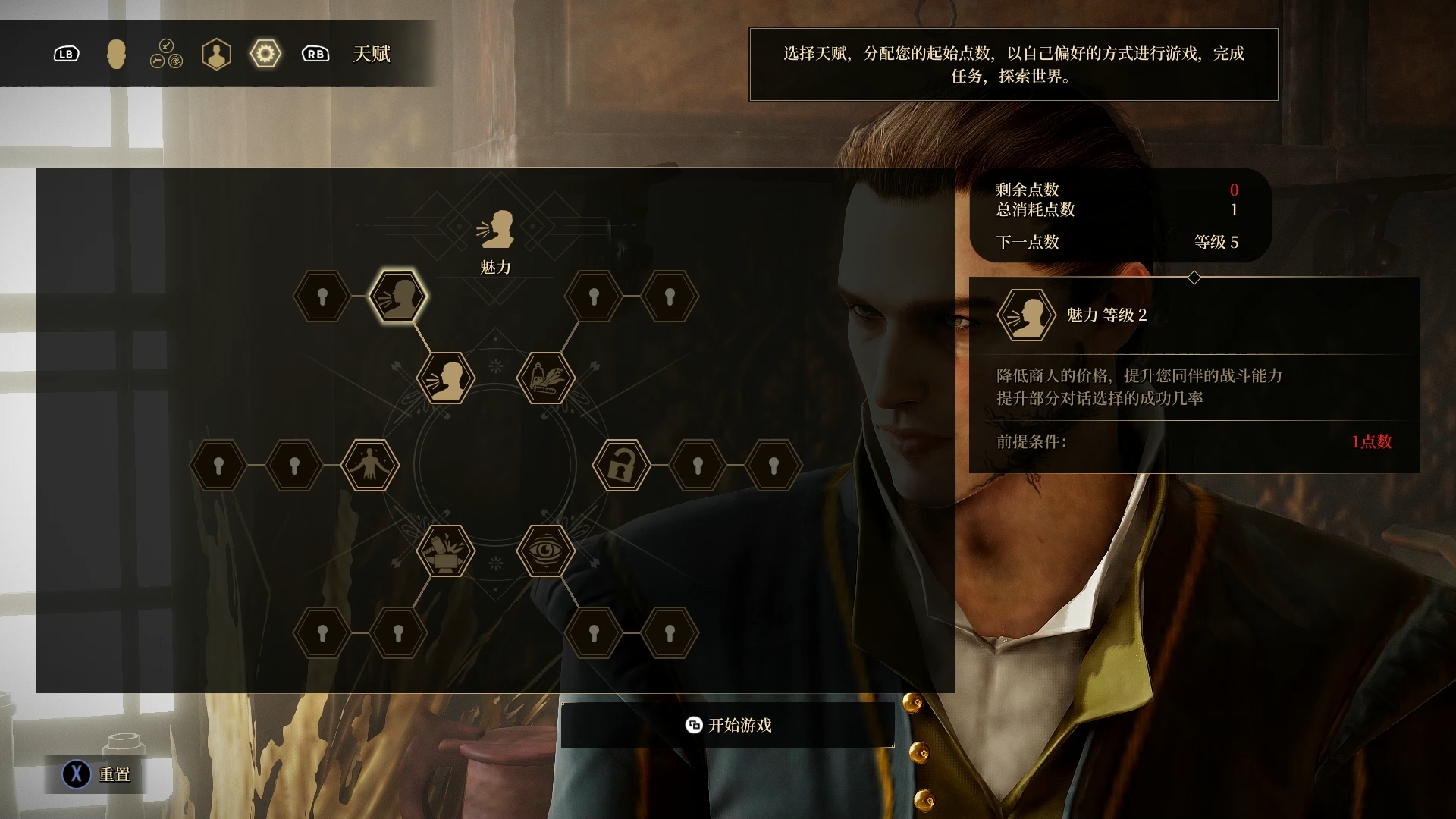The width and height of the screenshot is (1456, 819).
Task: Choose the Charisma level 1 speaking head node
Action: click(x=446, y=378)
